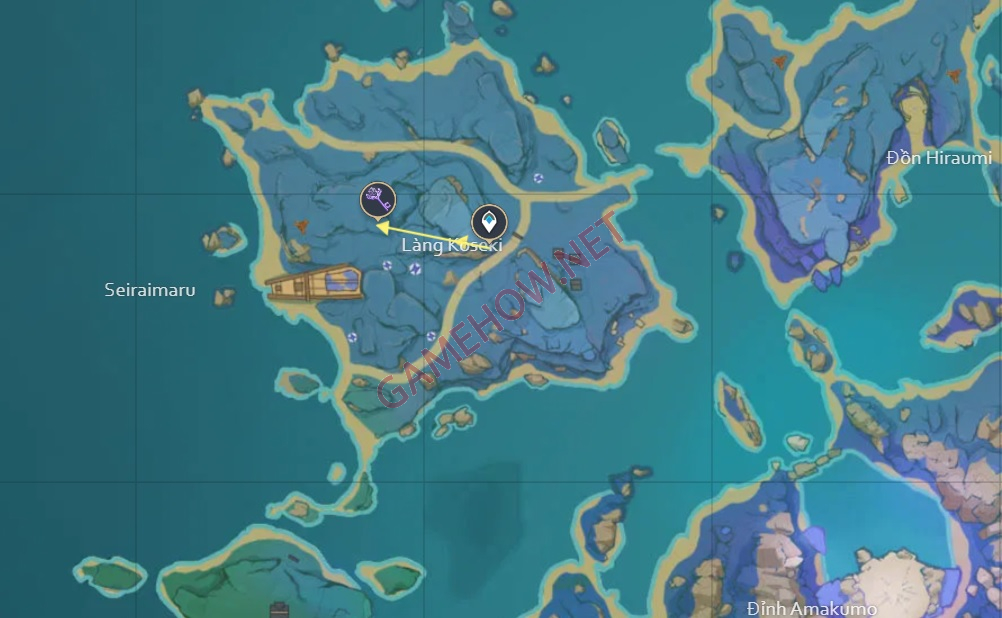Select the purple key map marker
This screenshot has height=618, width=1002.
[377, 199]
